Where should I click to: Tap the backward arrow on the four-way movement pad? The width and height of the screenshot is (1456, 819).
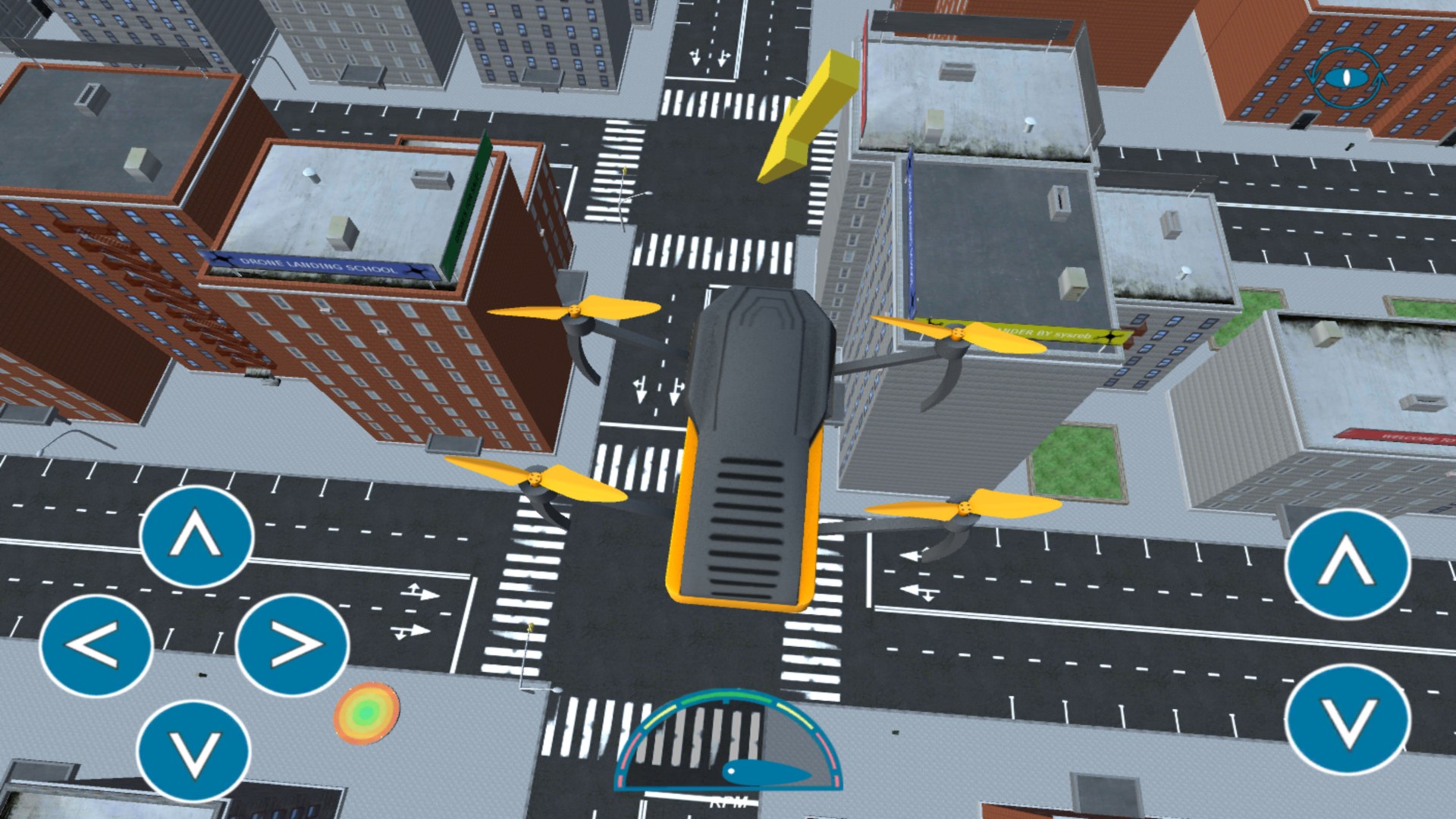pos(193,751)
